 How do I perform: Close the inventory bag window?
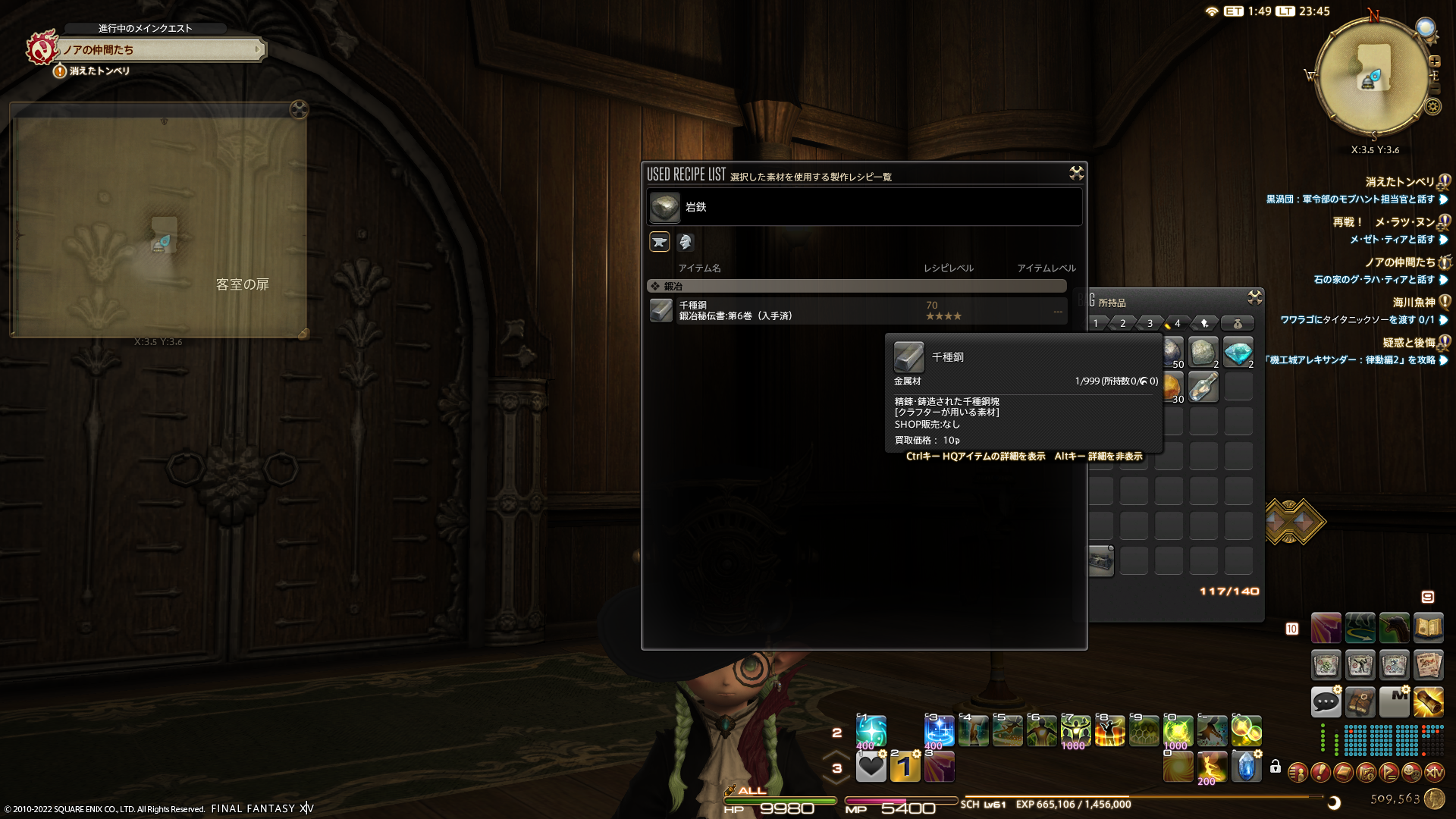[1255, 297]
